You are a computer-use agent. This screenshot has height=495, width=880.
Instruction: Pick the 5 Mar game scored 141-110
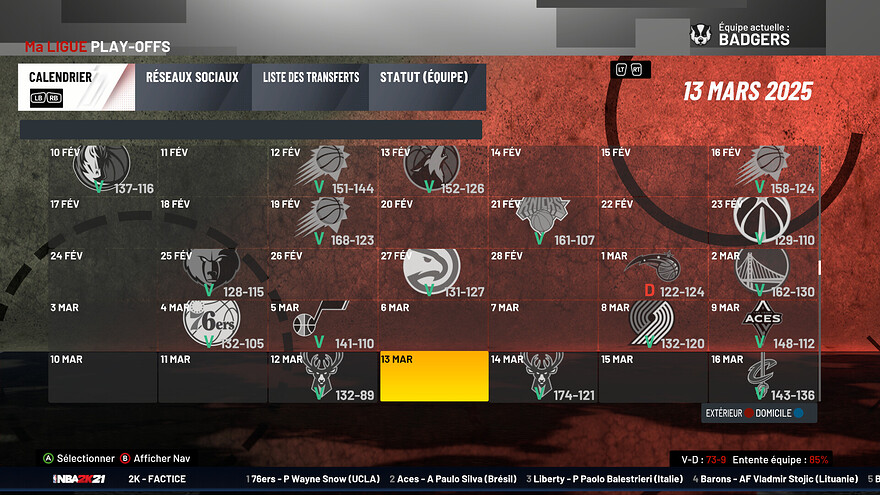323,325
